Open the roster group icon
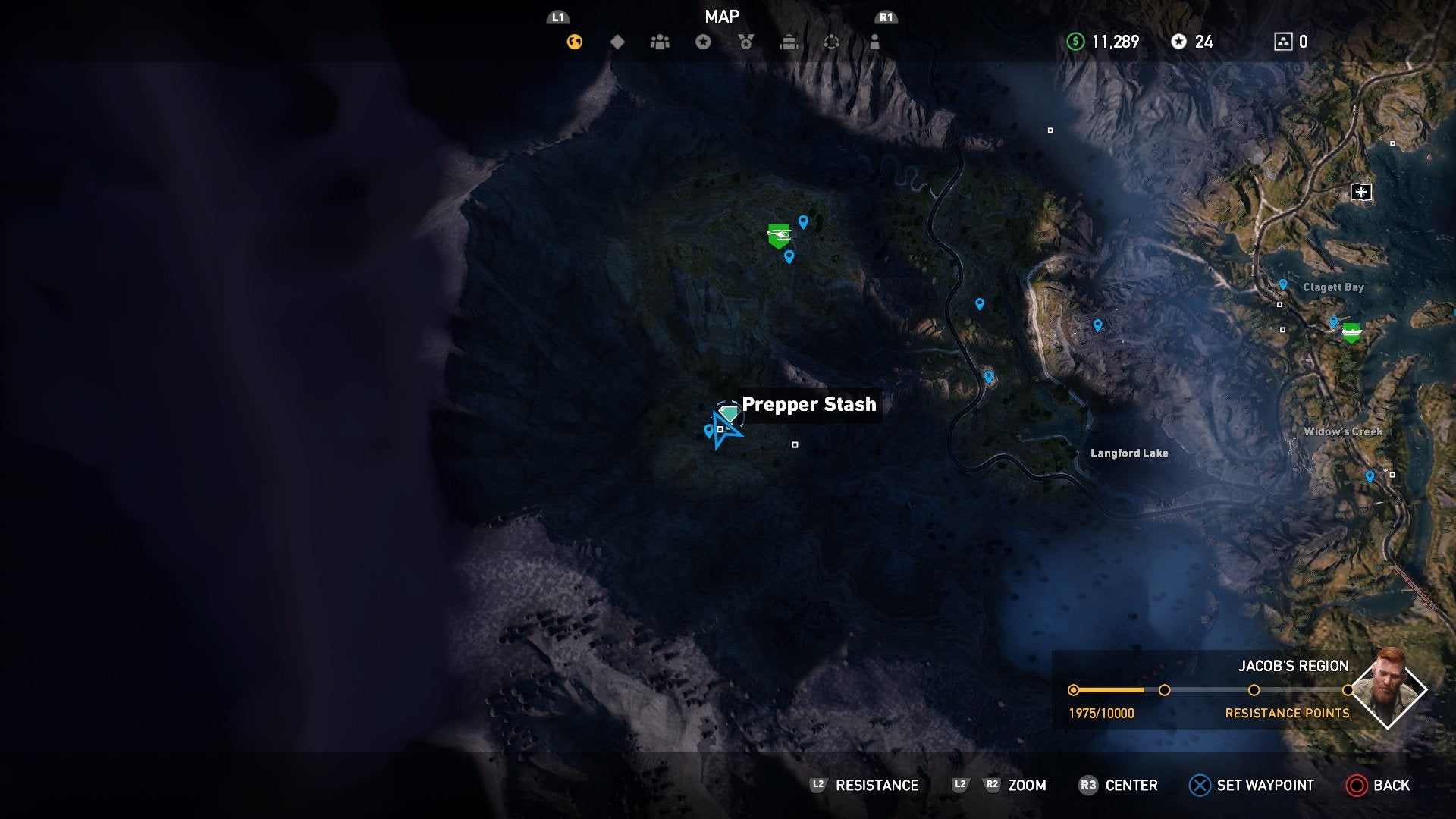 tap(660, 42)
